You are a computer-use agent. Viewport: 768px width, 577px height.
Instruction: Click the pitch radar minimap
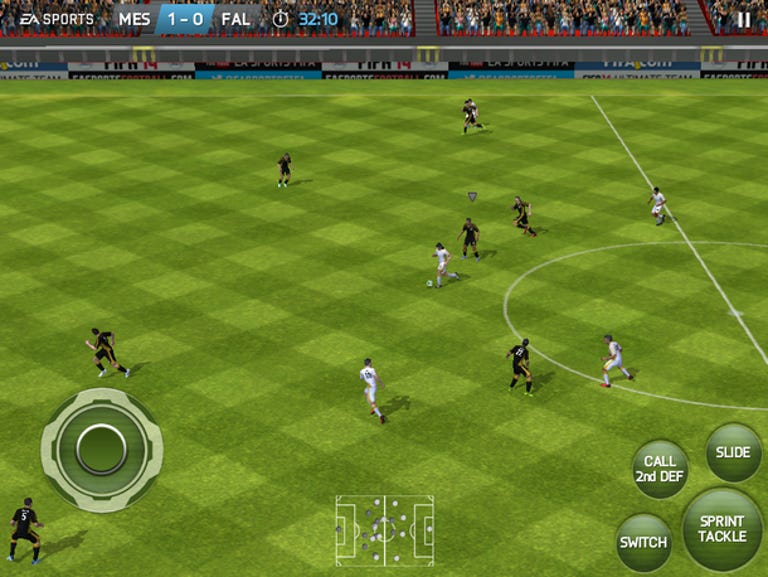[384, 529]
